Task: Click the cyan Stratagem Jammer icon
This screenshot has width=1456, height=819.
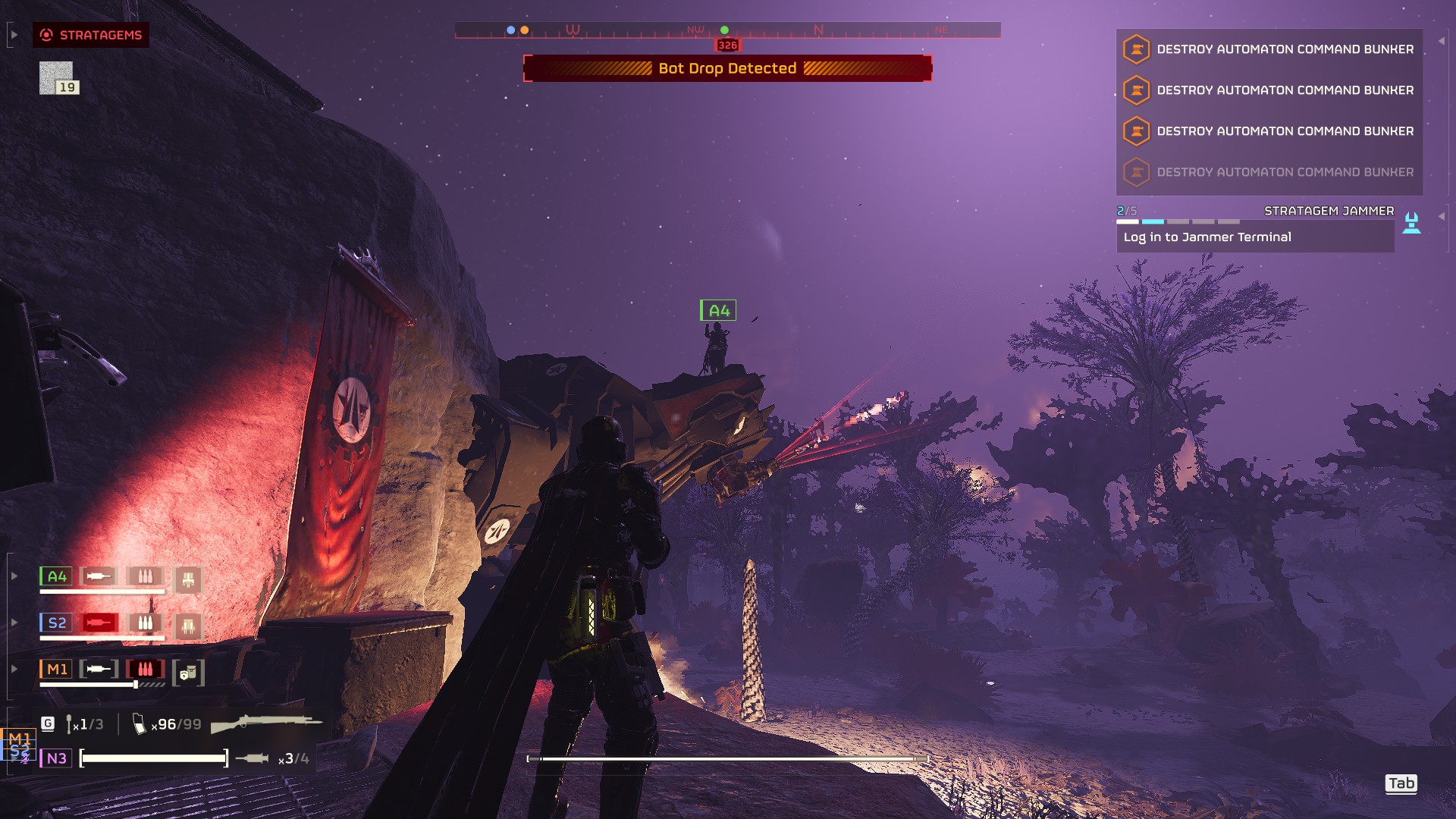Action: [1411, 223]
